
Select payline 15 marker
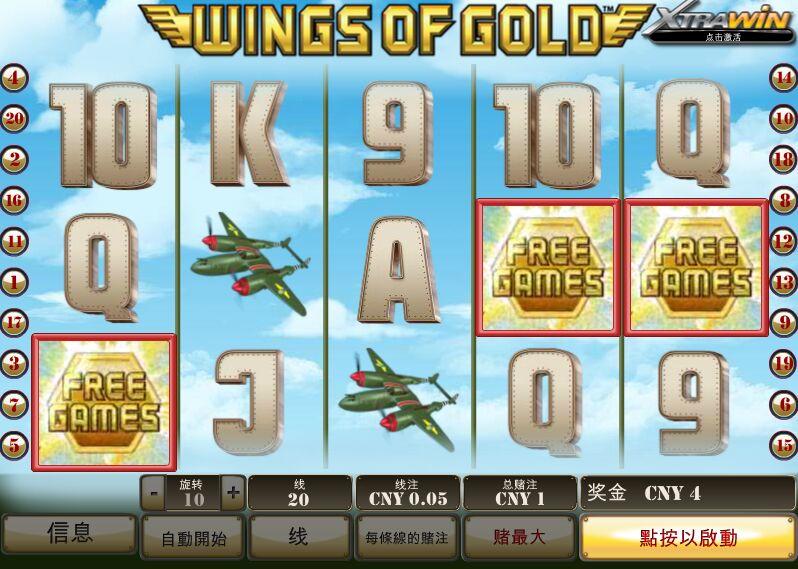(783, 445)
